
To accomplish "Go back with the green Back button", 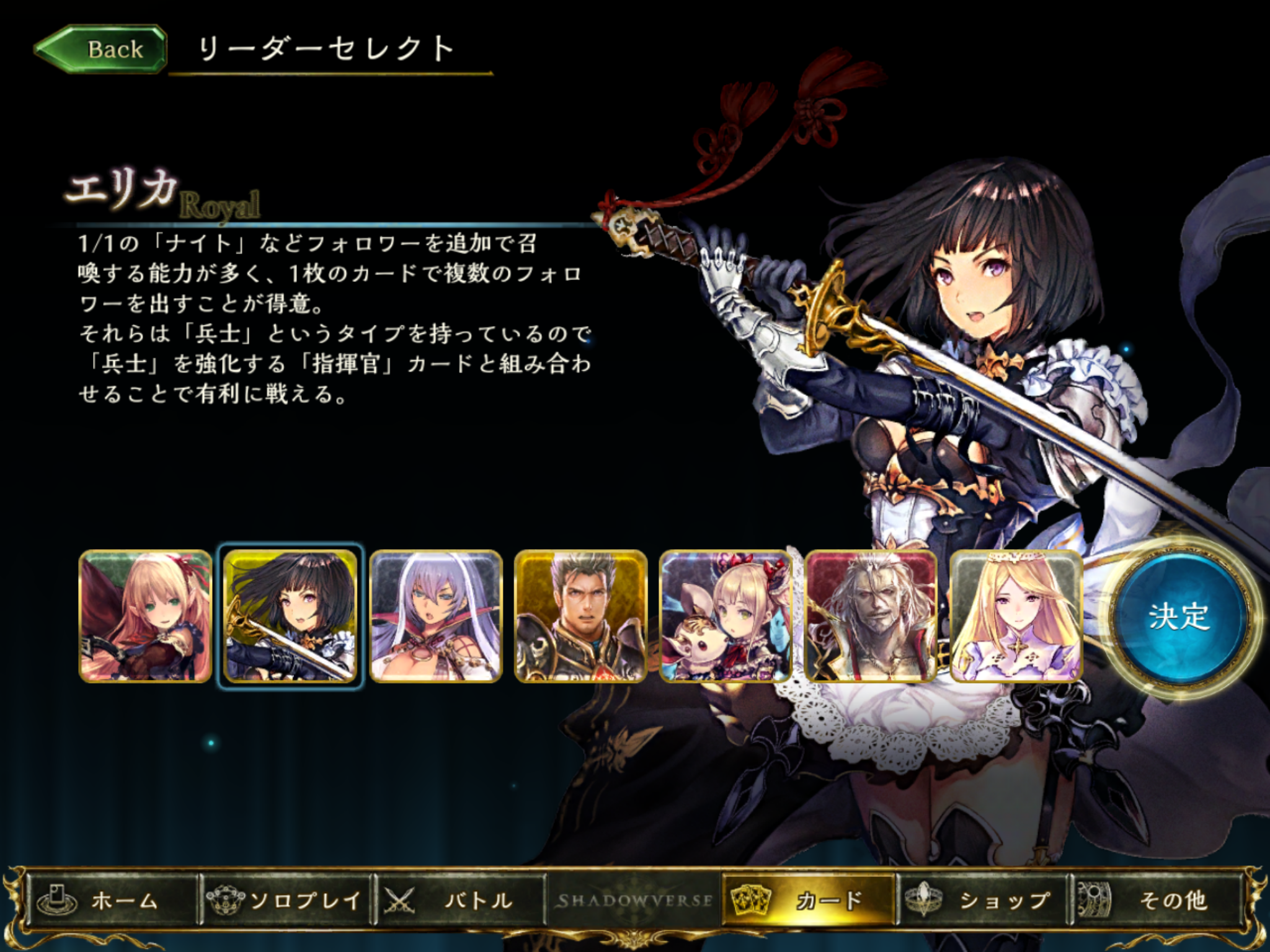I will click(101, 49).
